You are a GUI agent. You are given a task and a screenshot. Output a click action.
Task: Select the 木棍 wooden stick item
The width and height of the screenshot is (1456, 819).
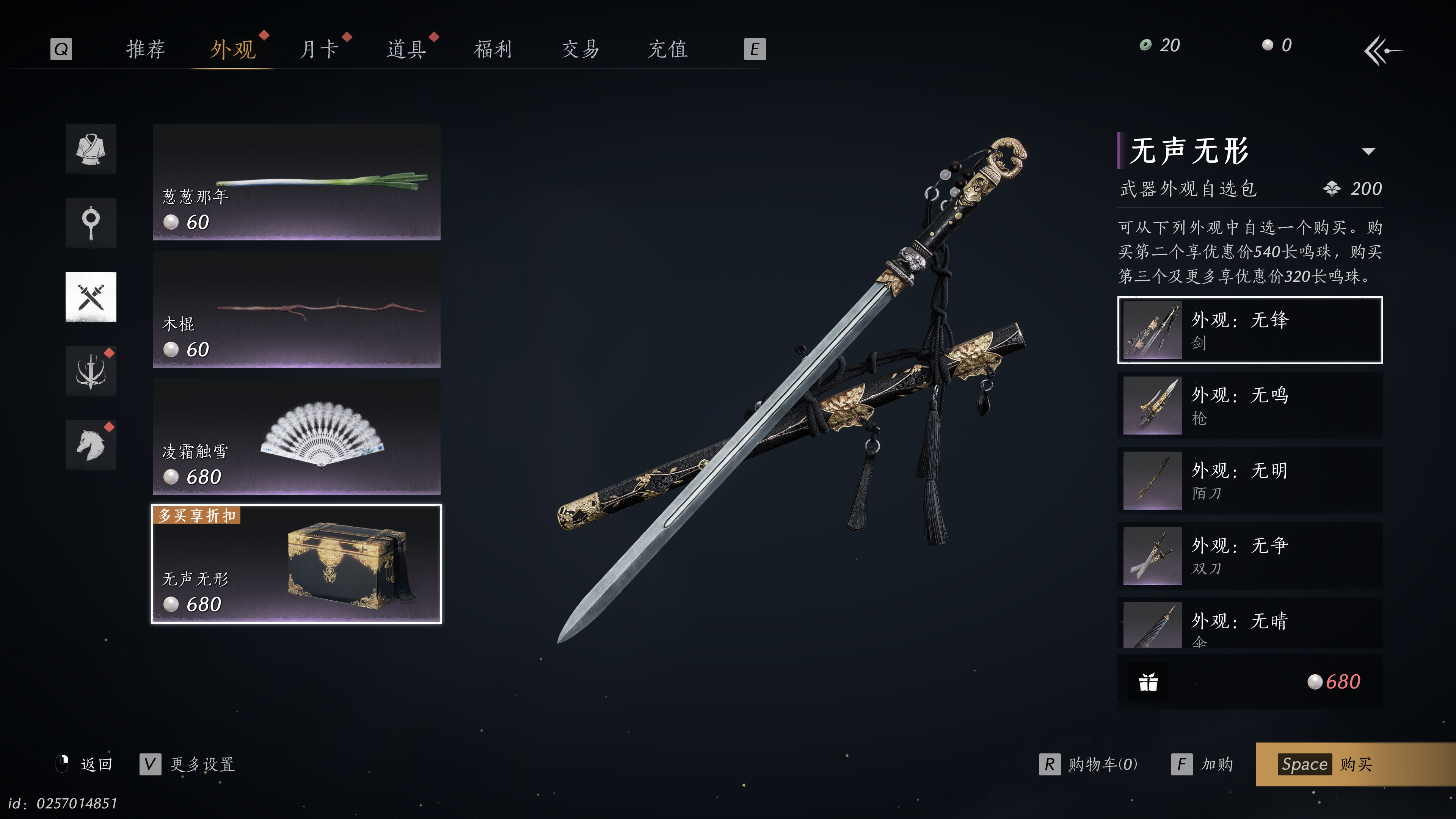(296, 309)
